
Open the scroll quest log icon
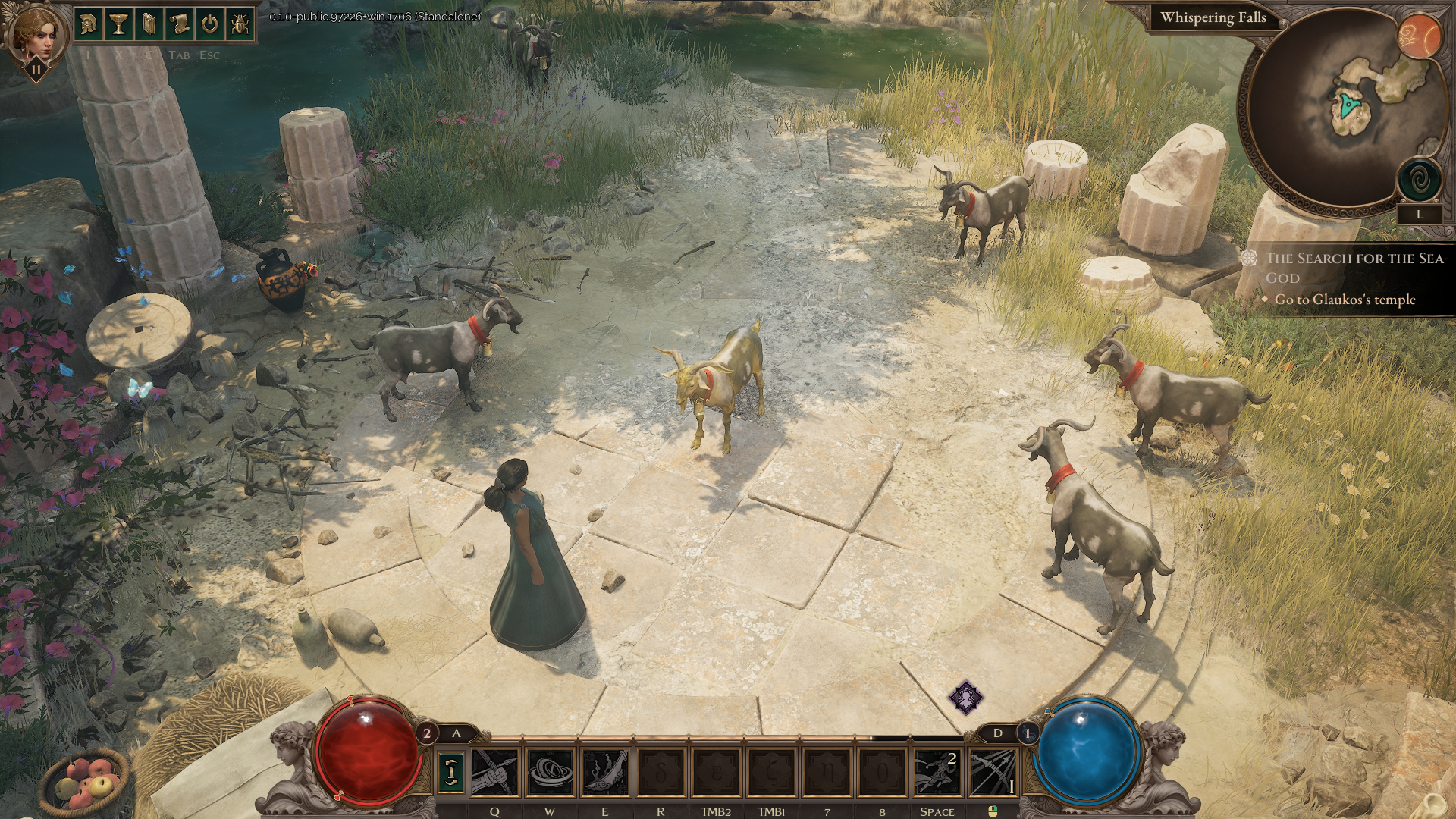point(180,24)
